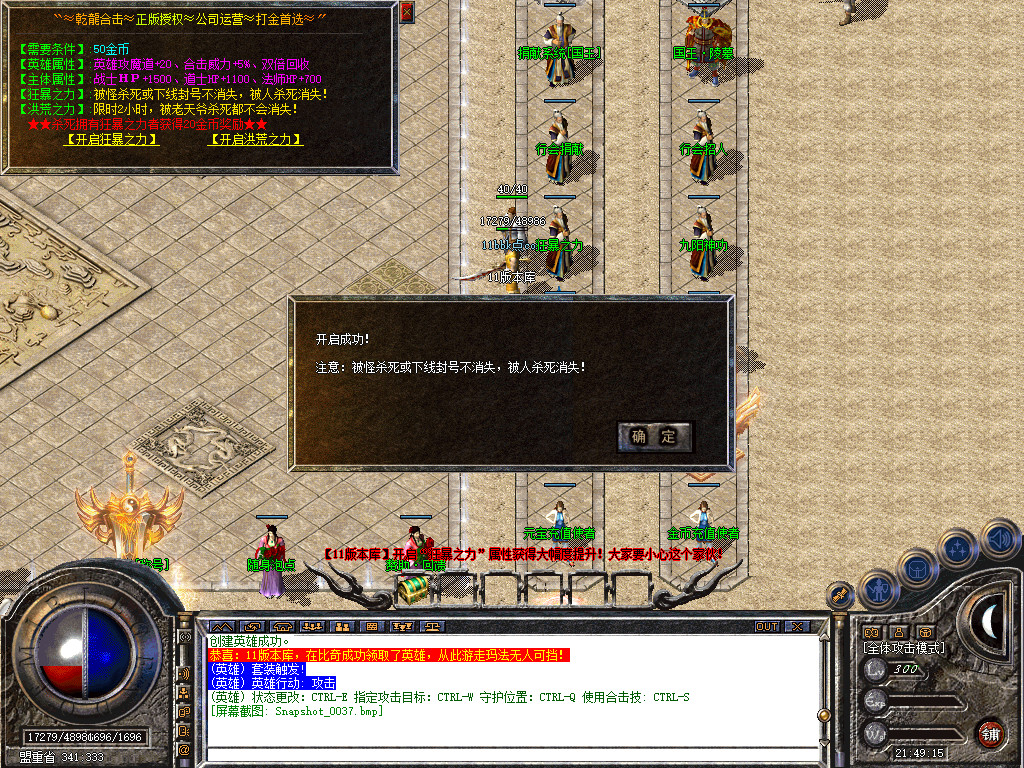The image size is (1024, 768).
Task: Click the gold satellite icon button
Action: [x=841, y=596]
